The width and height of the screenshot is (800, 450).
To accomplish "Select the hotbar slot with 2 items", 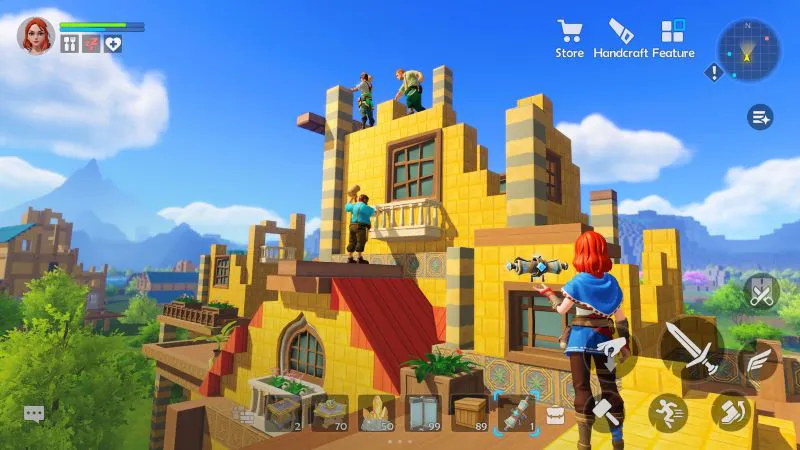I will [283, 412].
